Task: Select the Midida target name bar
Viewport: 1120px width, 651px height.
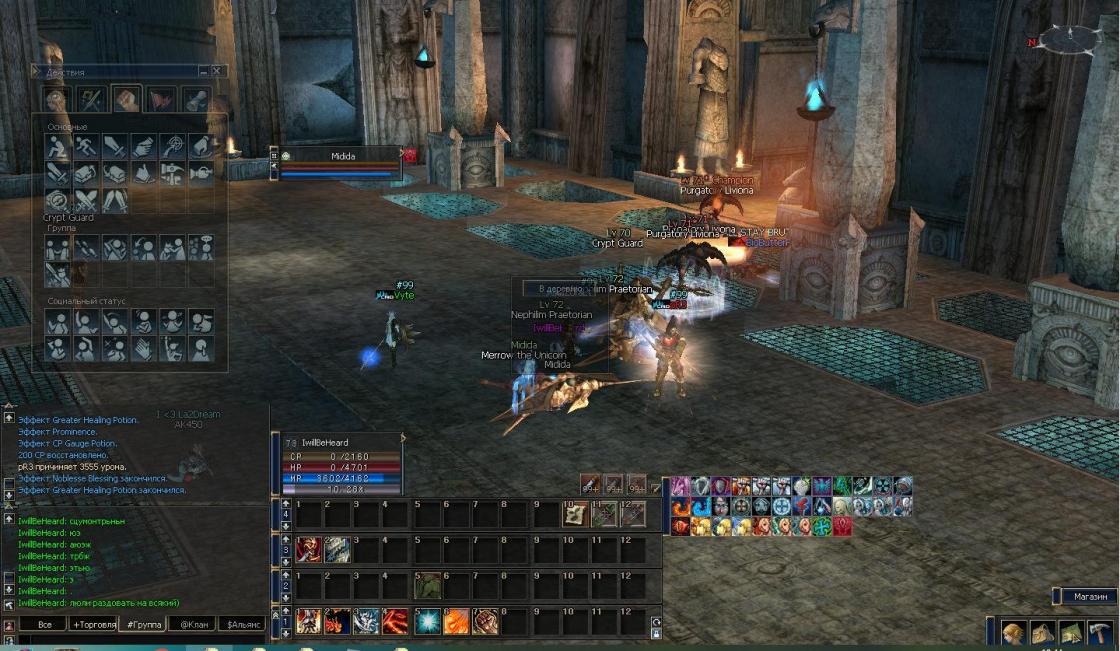Action: pos(343,156)
